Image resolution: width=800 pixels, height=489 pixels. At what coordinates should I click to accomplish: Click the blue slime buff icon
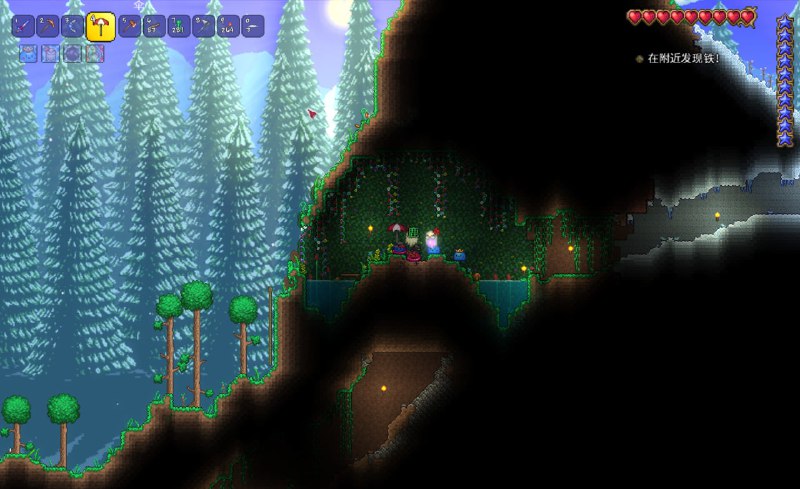[29, 54]
